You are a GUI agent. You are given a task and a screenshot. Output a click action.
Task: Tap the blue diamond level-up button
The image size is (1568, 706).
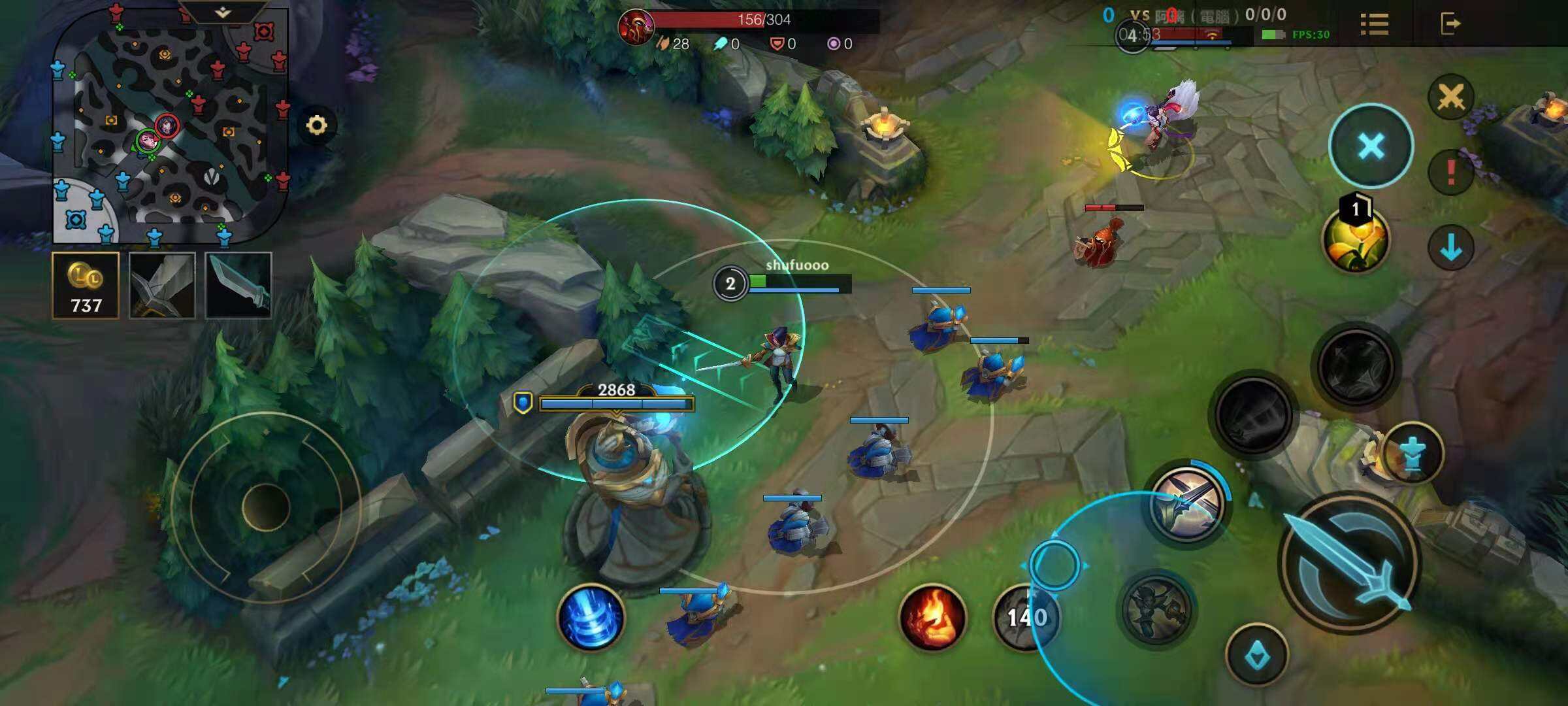tap(1256, 656)
